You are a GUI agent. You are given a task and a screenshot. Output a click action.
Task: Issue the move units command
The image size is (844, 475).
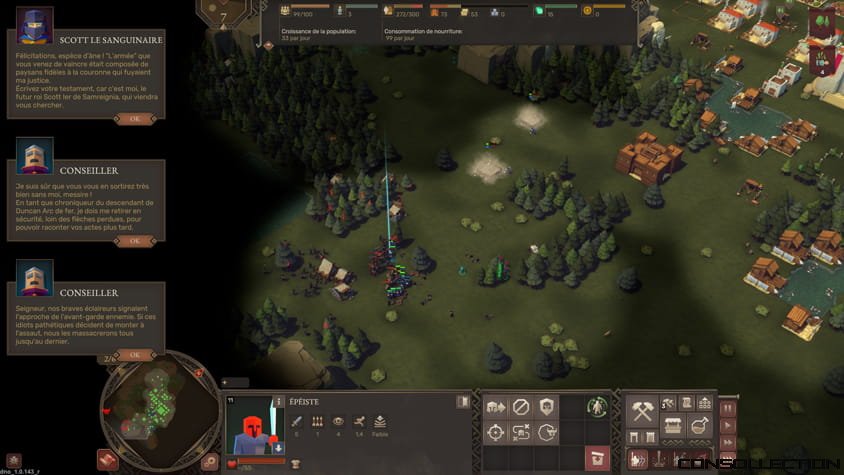(495, 407)
